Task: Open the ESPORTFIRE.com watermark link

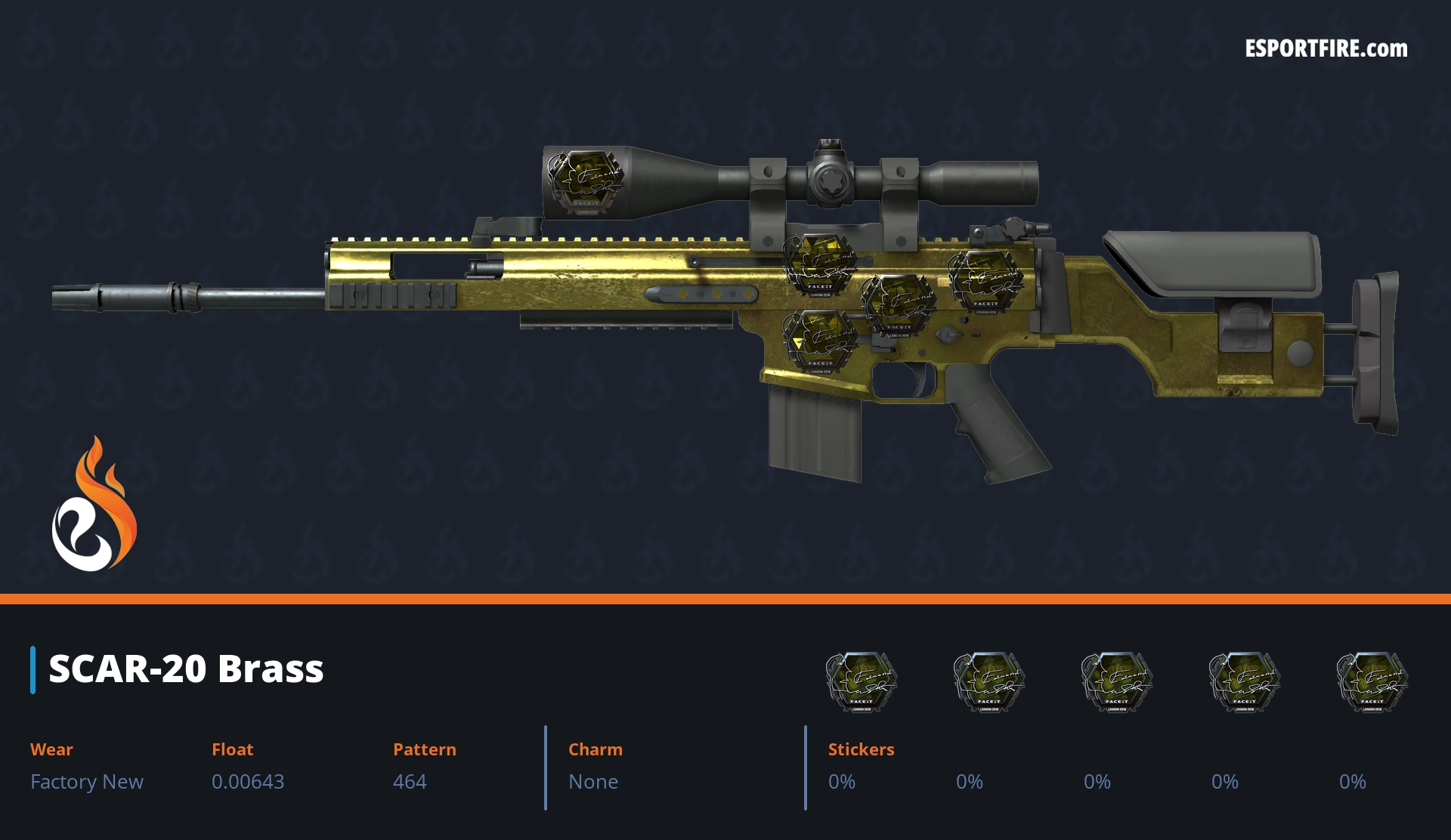Action: (x=1326, y=49)
